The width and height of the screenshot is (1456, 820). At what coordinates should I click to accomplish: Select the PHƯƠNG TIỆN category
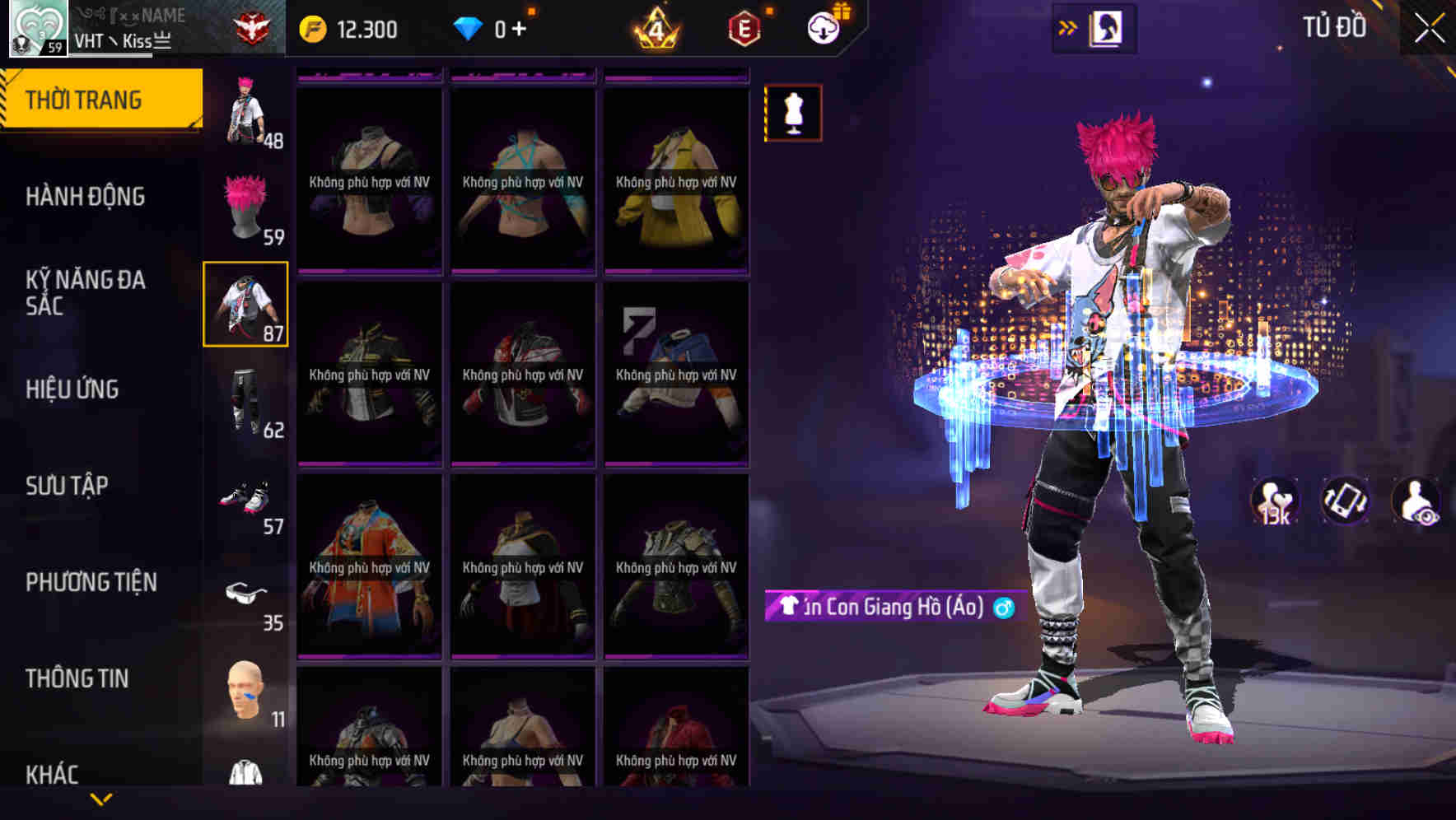[x=92, y=581]
